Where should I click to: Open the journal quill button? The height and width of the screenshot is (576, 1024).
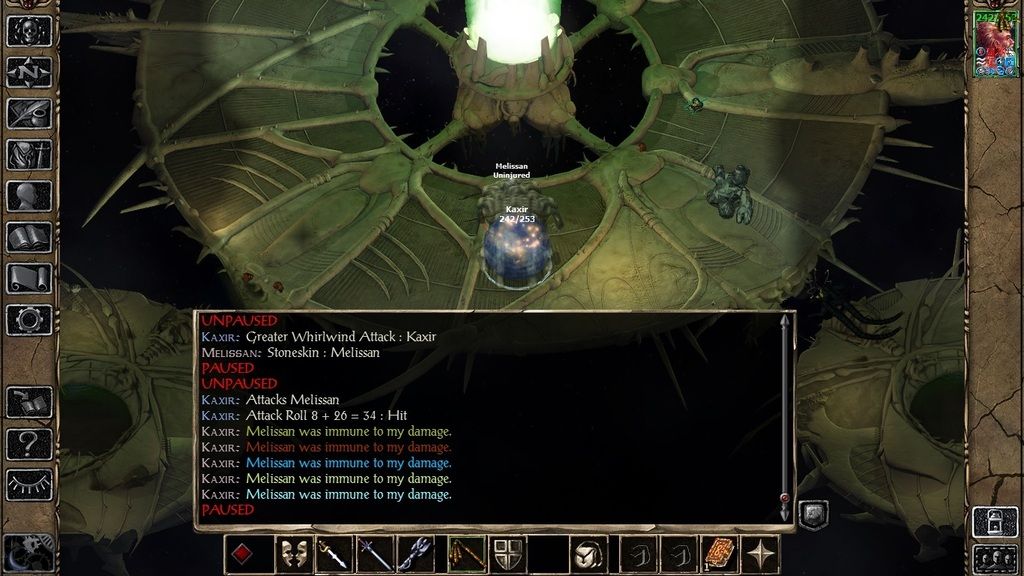pyautogui.click(x=28, y=113)
